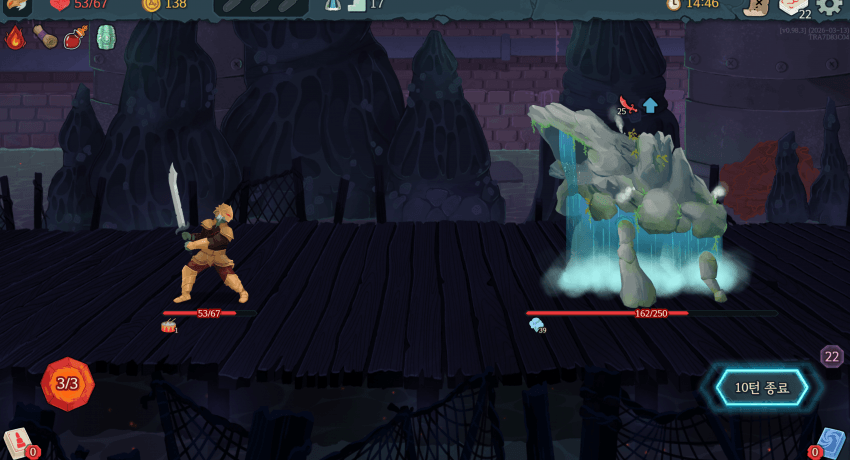Inspect the teal barrel relic
Screen dimensions: 850x460
pos(105,38)
